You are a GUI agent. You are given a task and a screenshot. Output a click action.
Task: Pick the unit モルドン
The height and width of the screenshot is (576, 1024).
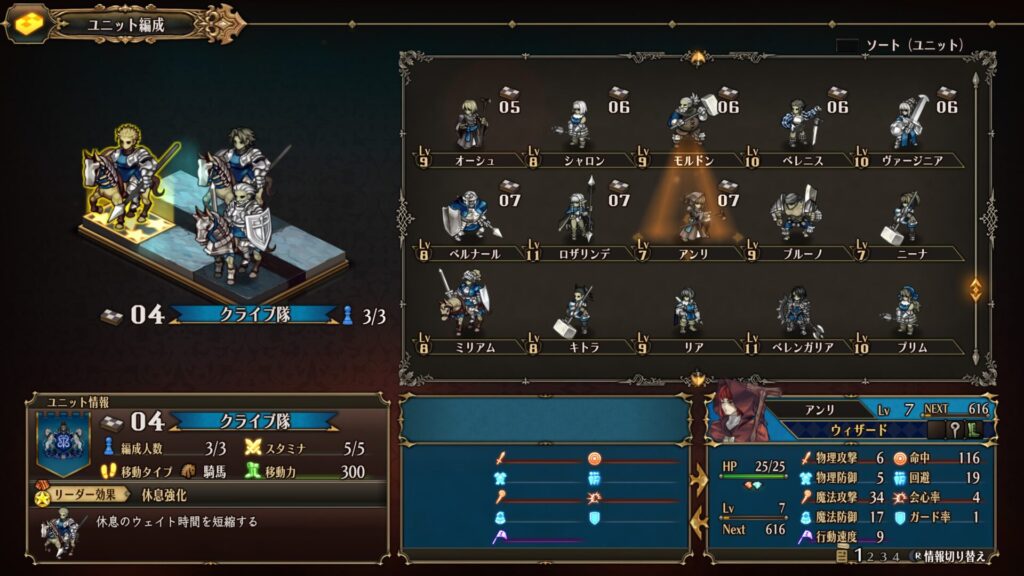click(x=690, y=124)
